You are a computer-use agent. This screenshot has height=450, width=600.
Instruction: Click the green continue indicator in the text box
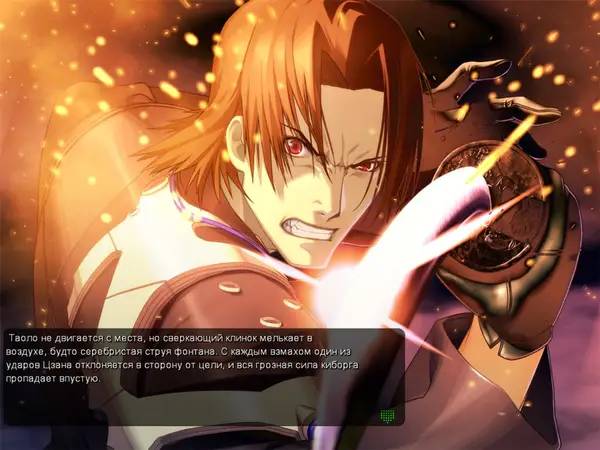(x=389, y=414)
